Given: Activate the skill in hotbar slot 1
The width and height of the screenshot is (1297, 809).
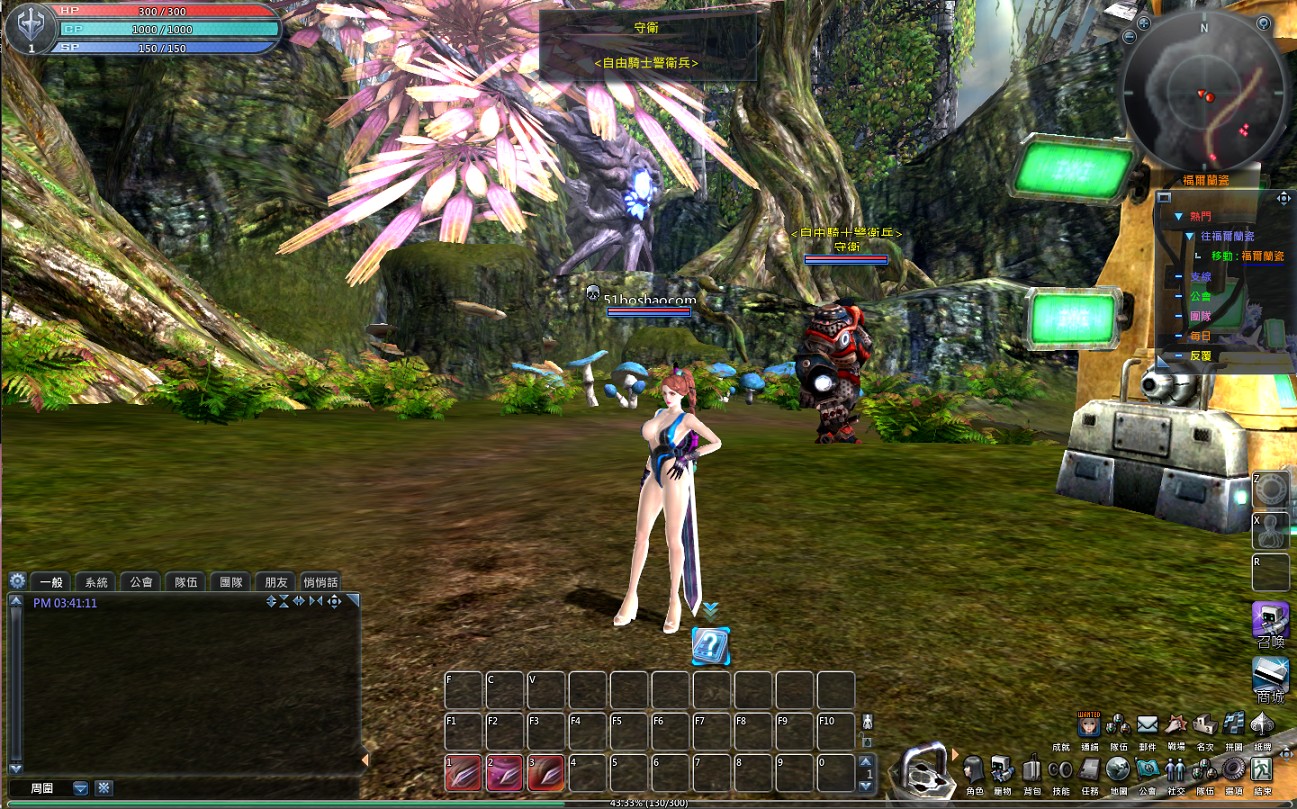Looking at the screenshot, I should (463, 774).
